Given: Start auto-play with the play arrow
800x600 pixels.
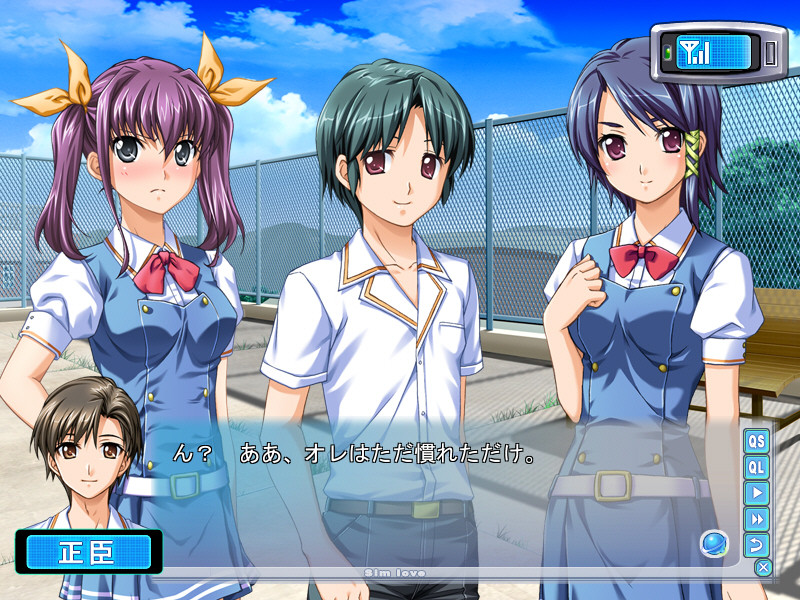Looking at the screenshot, I should (756, 493).
